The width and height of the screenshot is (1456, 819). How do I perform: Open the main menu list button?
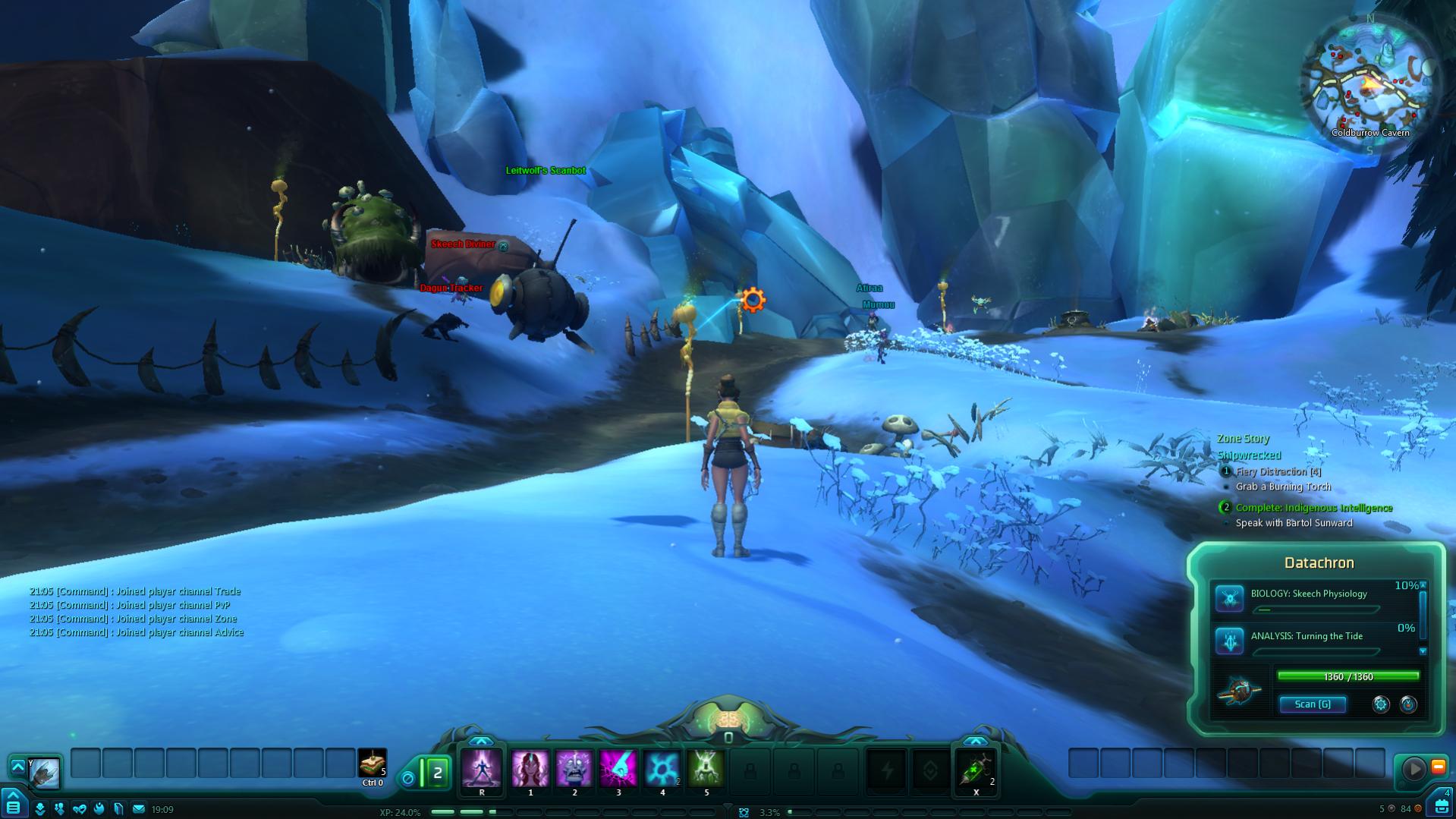14,807
